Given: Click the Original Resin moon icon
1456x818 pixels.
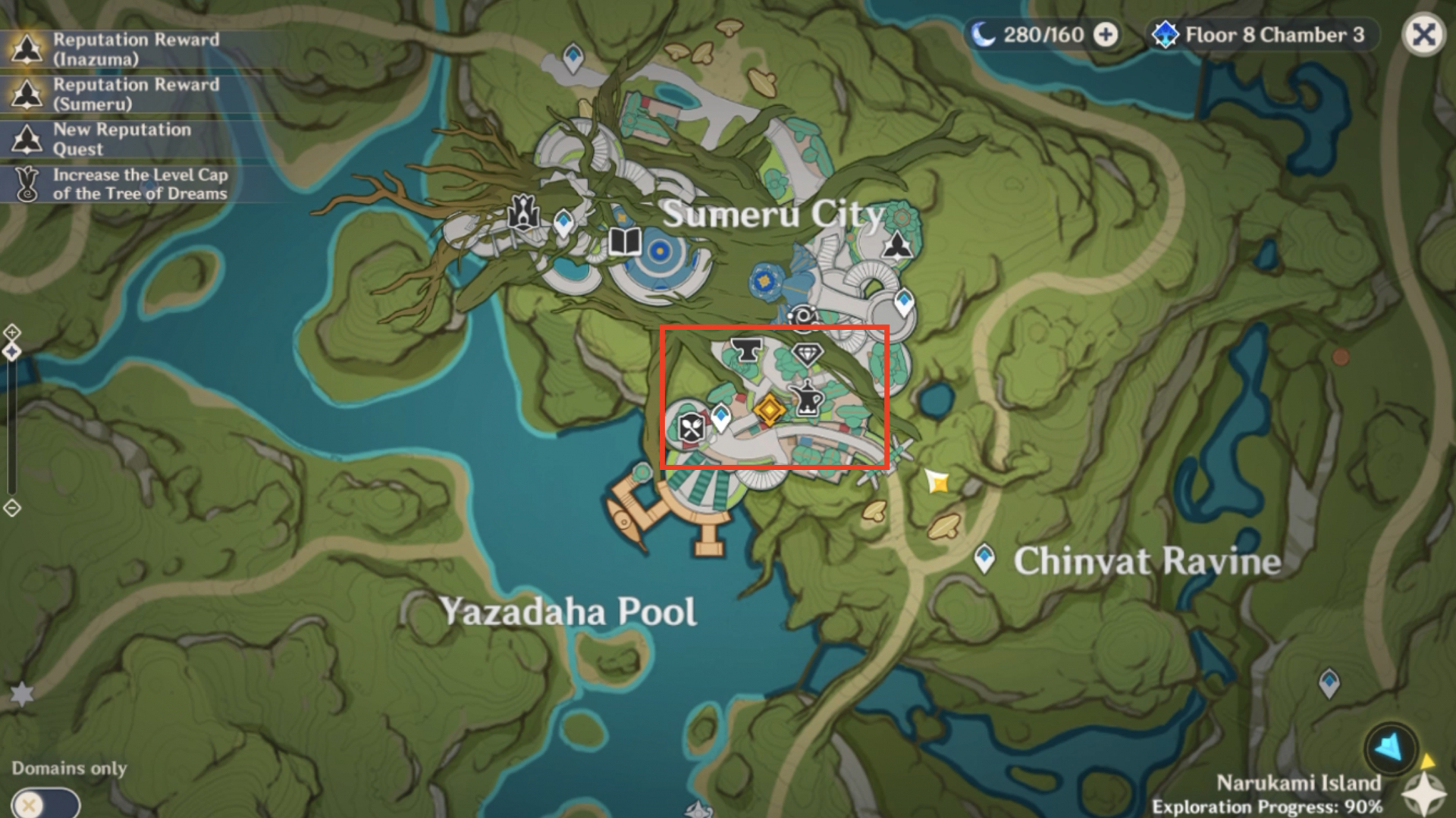Looking at the screenshot, I should pos(983,33).
